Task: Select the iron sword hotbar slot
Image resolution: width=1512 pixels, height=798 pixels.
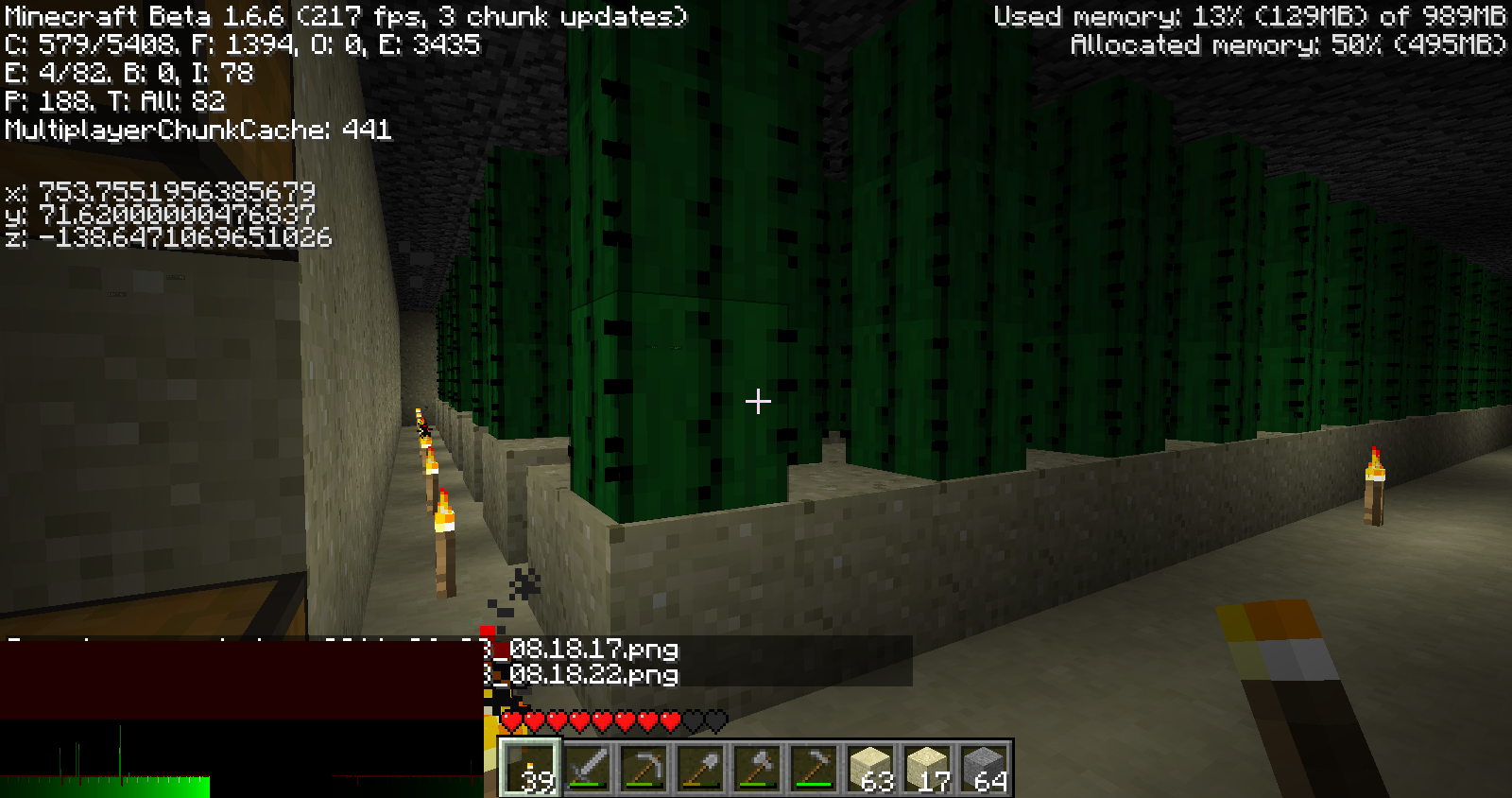Action: coord(587,768)
